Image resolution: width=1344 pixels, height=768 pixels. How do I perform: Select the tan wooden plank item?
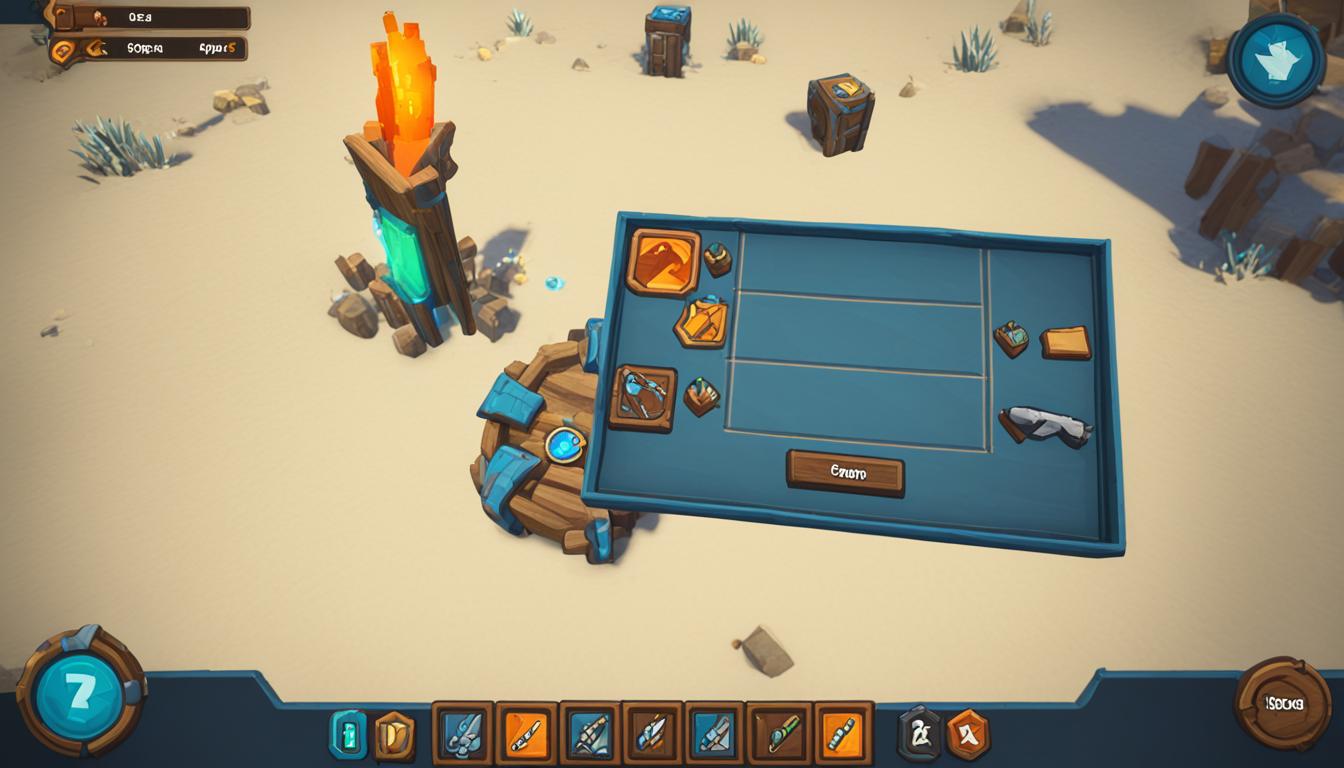(1065, 342)
